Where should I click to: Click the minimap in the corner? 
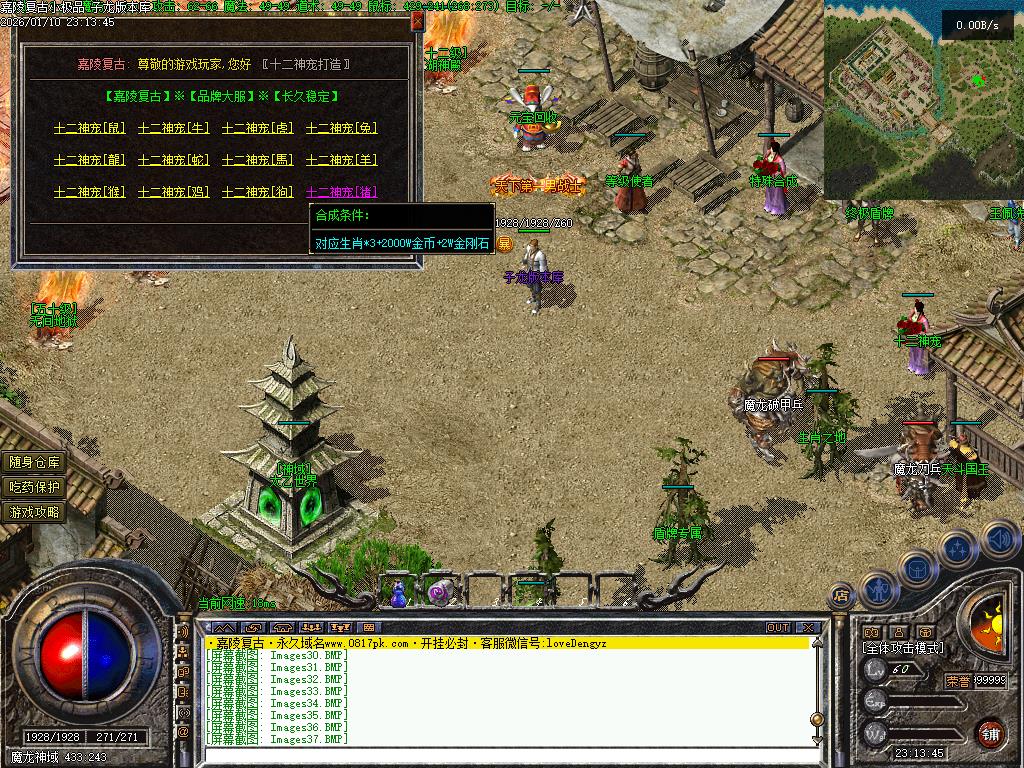(923, 100)
